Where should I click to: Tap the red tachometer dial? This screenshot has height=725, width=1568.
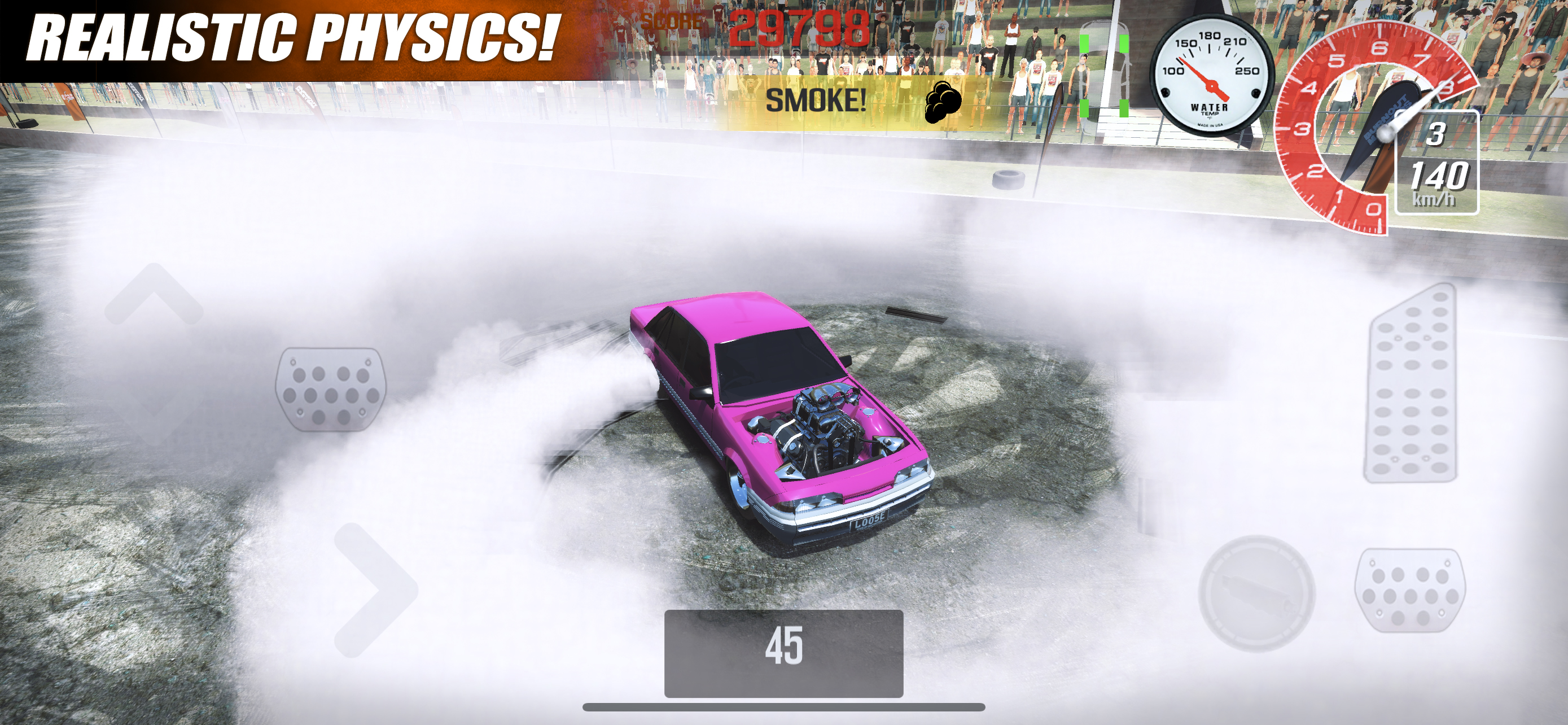click(1385, 122)
